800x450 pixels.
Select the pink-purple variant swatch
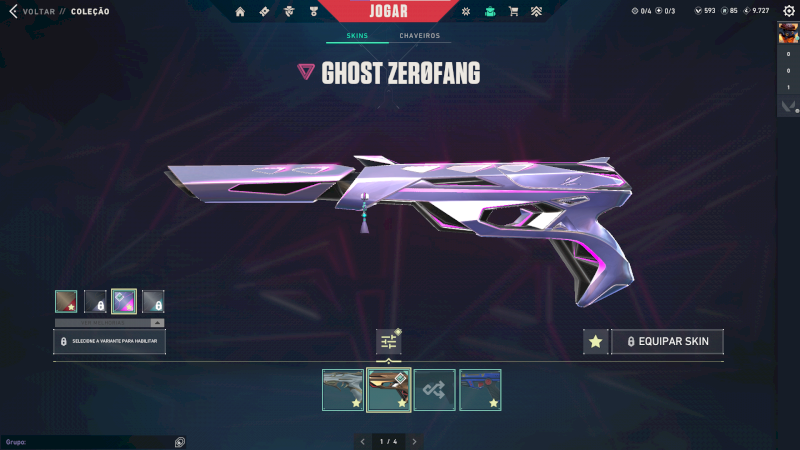pos(124,301)
